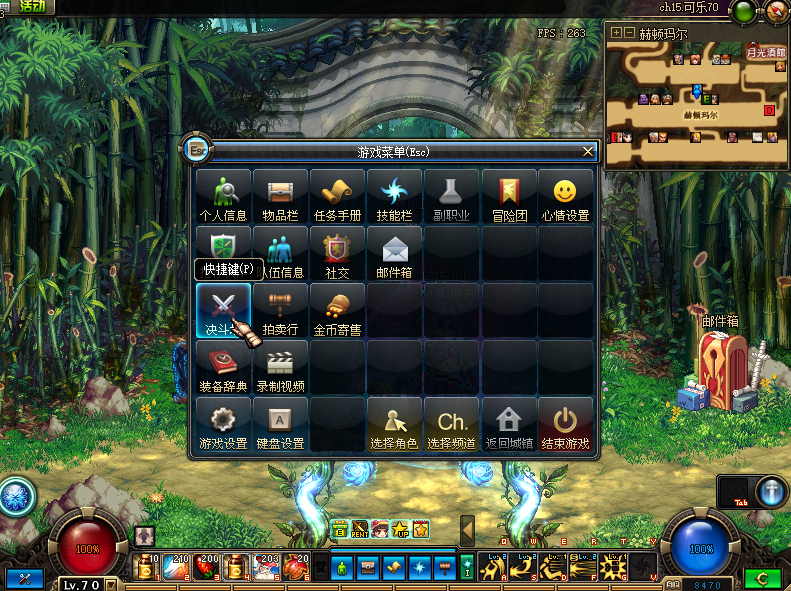Start 录制视频 video recording
The width and height of the screenshot is (791, 591).
(280, 367)
